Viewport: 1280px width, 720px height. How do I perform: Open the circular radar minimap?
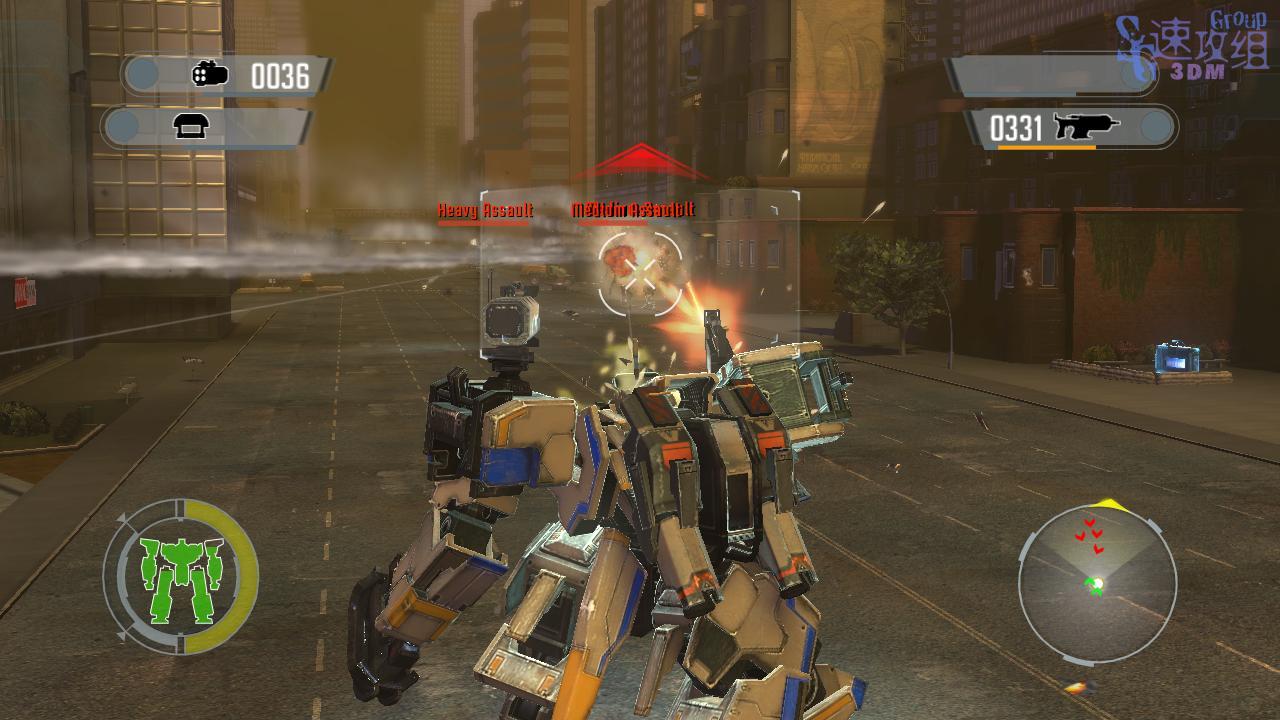(1096, 585)
